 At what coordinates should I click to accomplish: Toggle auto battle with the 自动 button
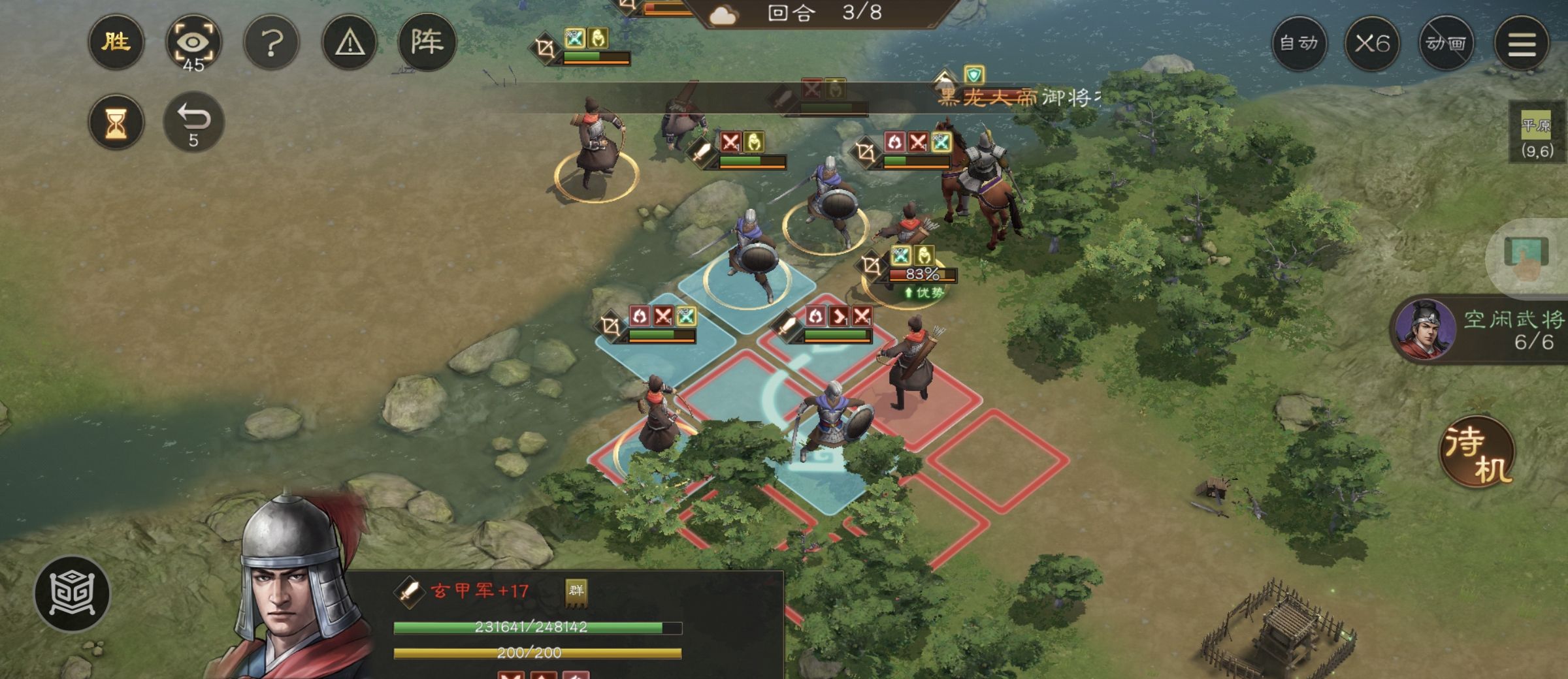(1300, 43)
